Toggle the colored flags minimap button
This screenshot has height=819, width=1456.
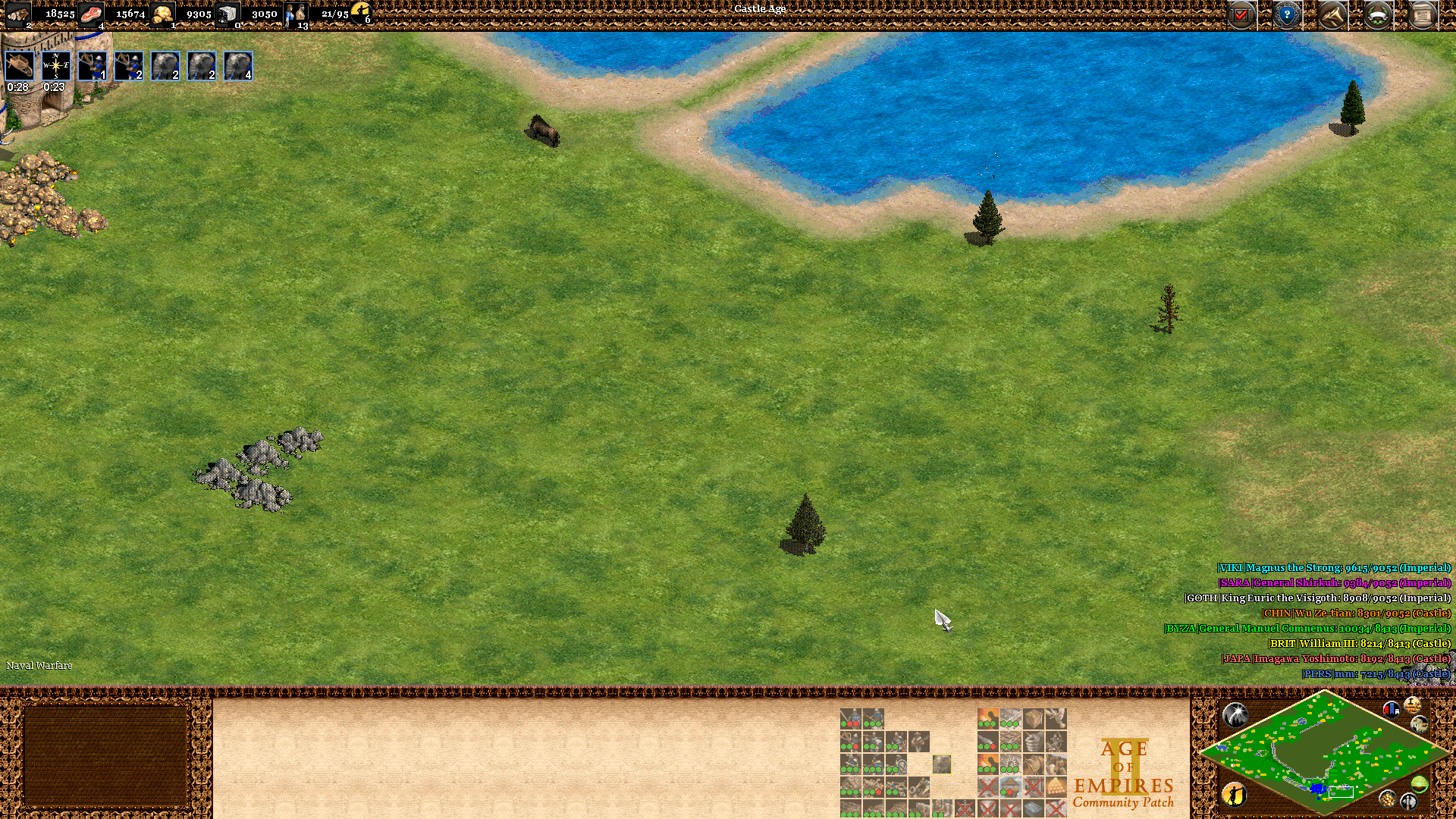click(x=1392, y=710)
